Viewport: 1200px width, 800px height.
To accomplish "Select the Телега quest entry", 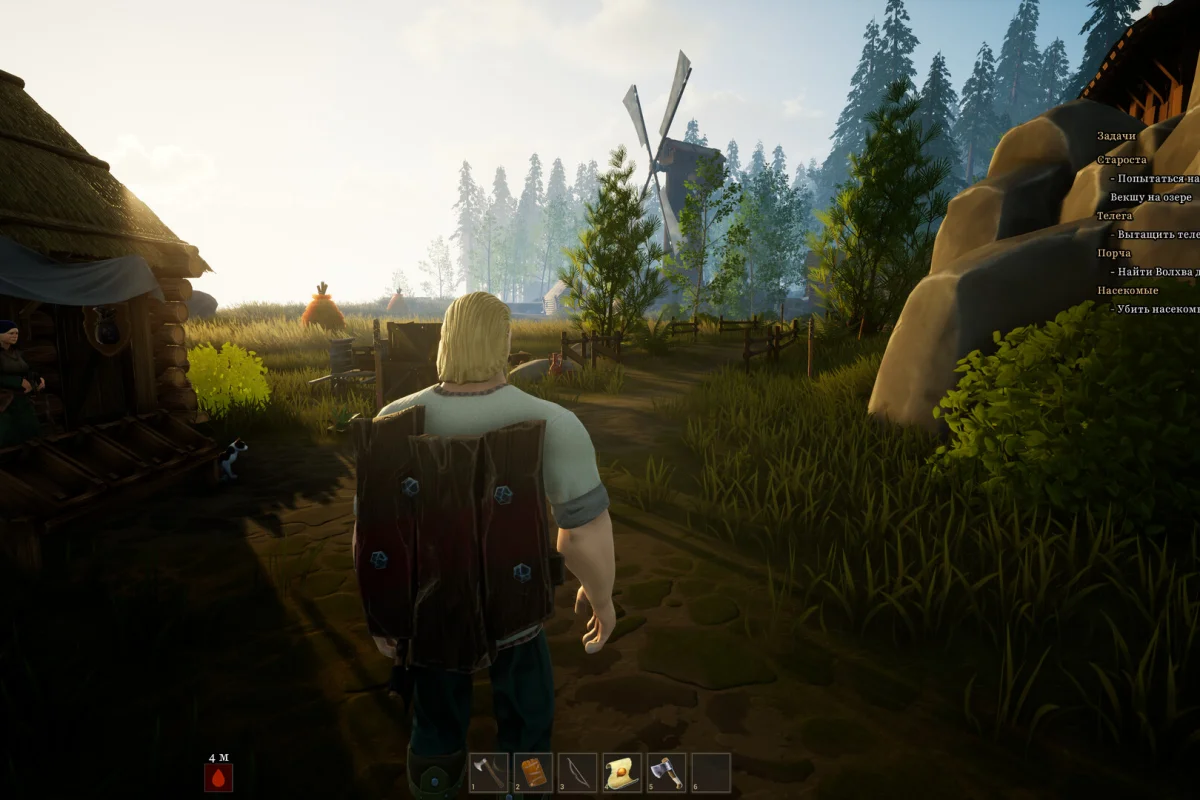I will (1115, 216).
